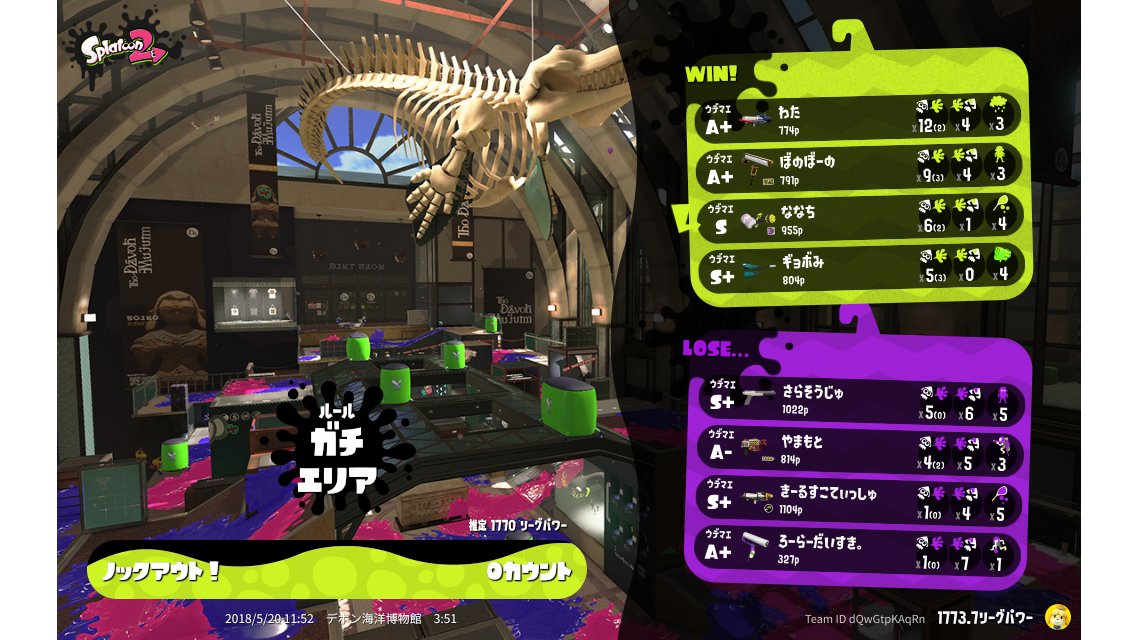Image resolution: width=1138 pixels, height=640 pixels.
Task: Select player row わた on winning team
Action: (x=857, y=116)
